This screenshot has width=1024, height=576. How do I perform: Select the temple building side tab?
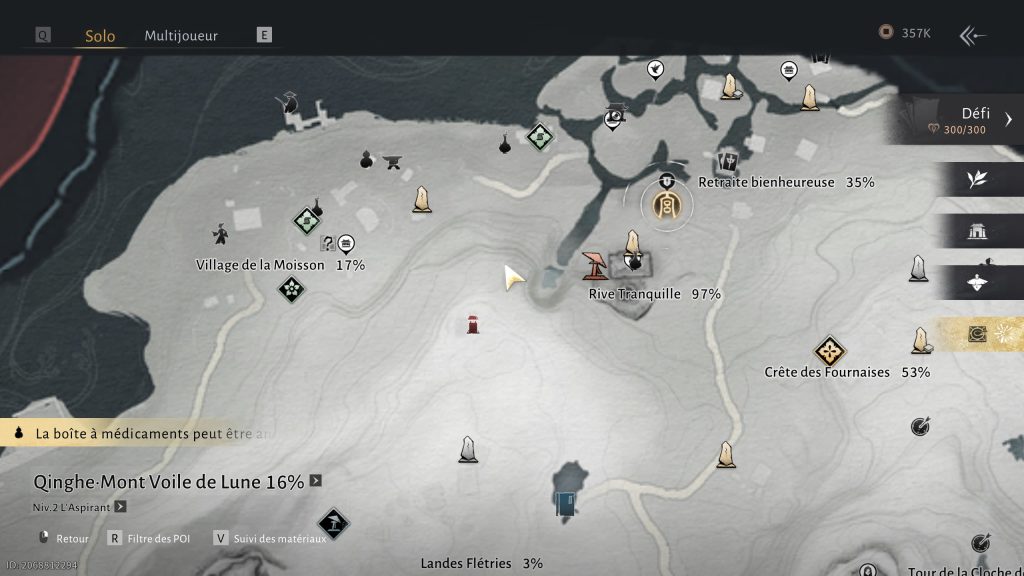click(x=977, y=232)
